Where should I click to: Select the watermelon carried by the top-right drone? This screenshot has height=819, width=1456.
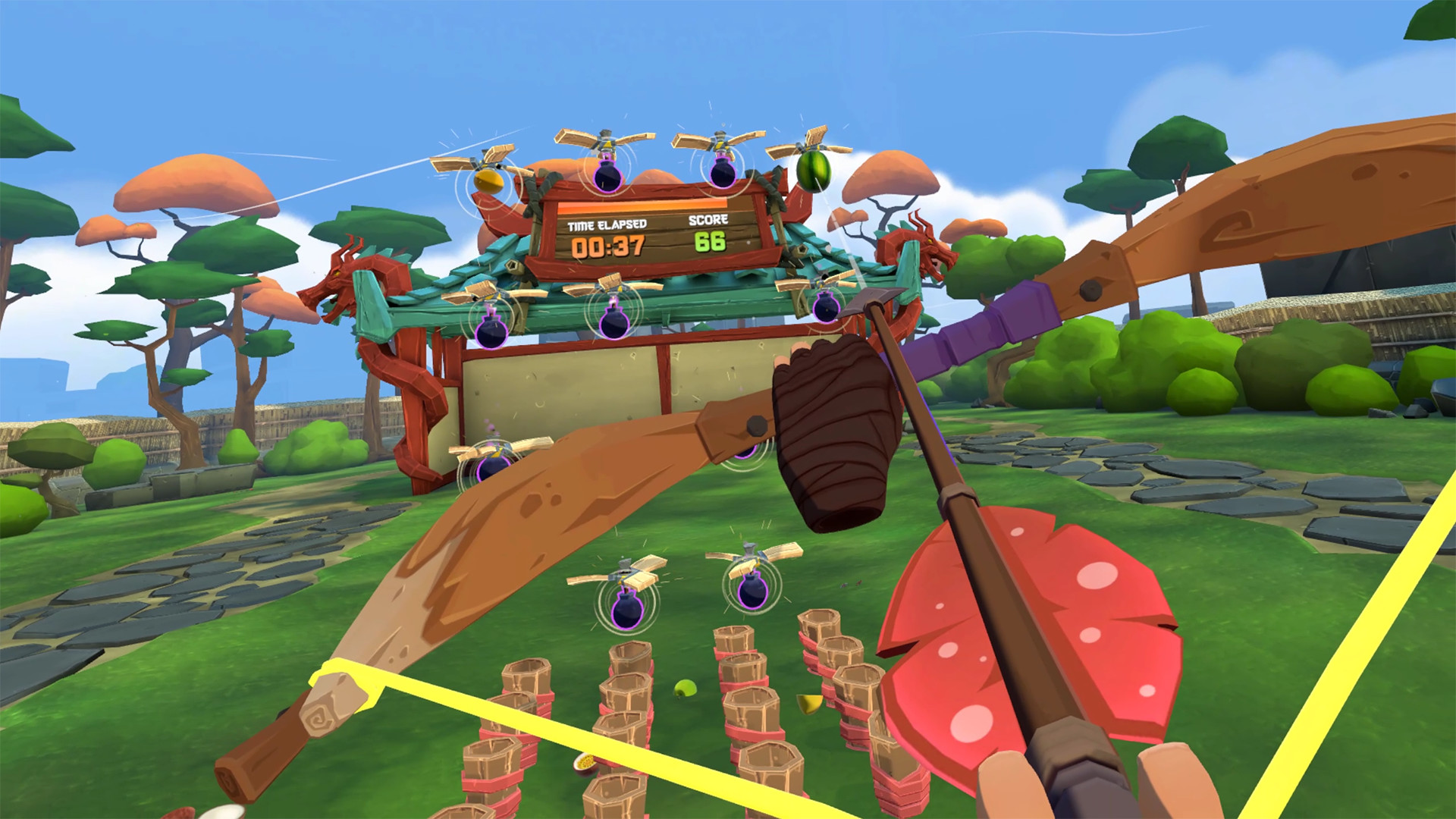click(815, 173)
